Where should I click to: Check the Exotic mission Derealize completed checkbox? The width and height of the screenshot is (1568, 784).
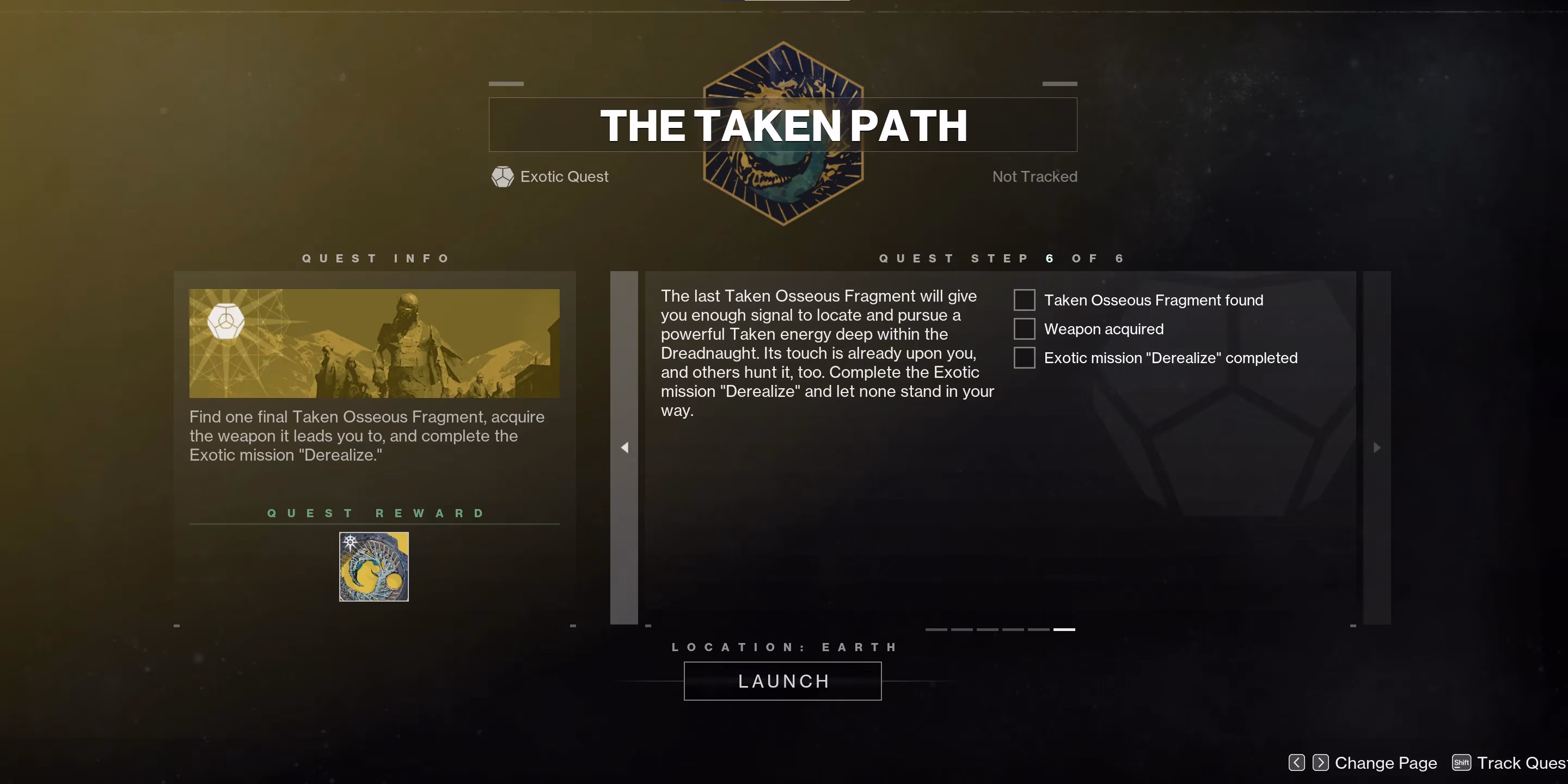[x=1025, y=358]
